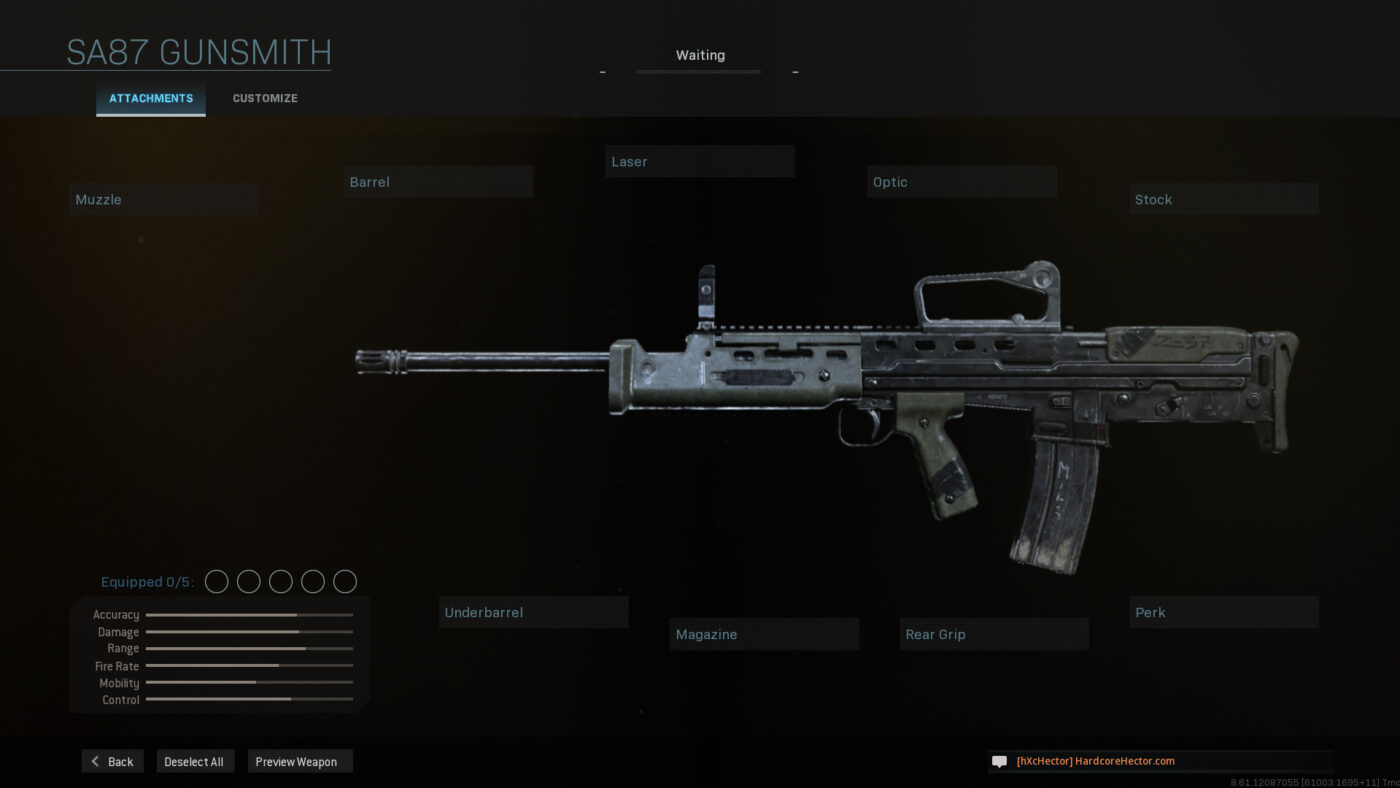Expand the Perk attachment options
The image size is (1400, 788).
1223,612
